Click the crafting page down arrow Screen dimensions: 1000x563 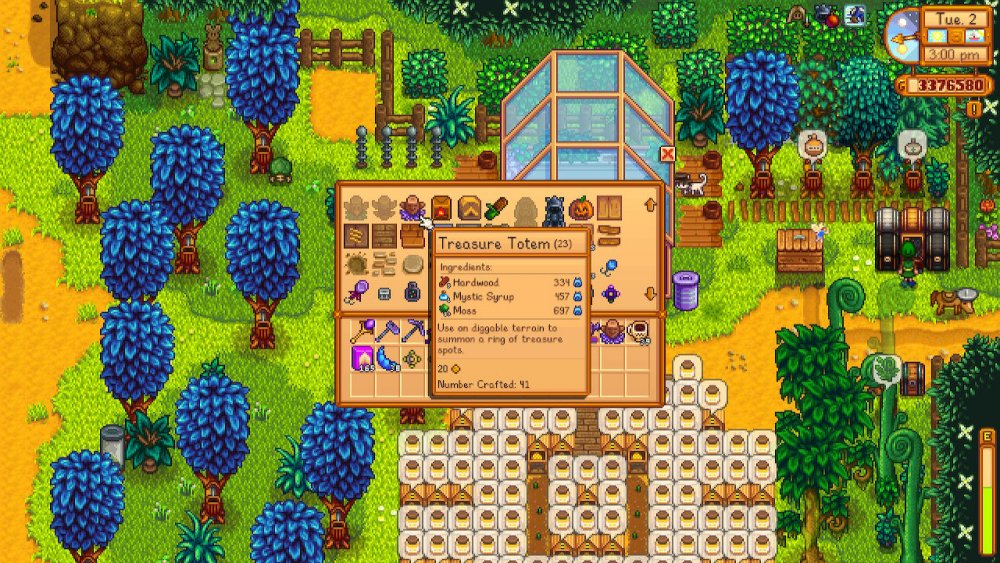(650, 293)
